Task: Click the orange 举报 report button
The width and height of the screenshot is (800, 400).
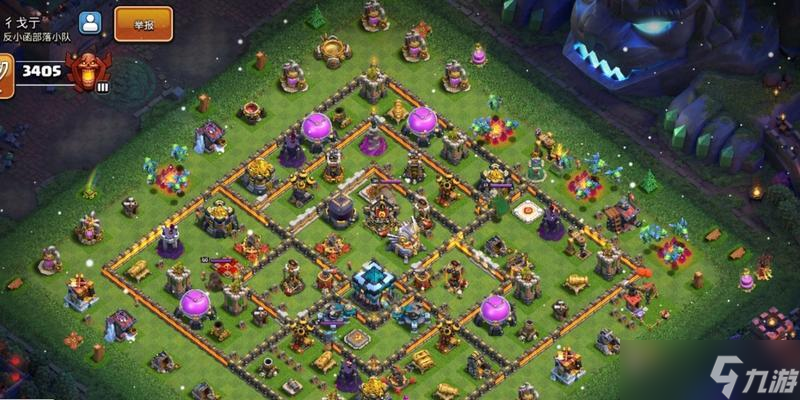Action: pyautogui.click(x=143, y=23)
